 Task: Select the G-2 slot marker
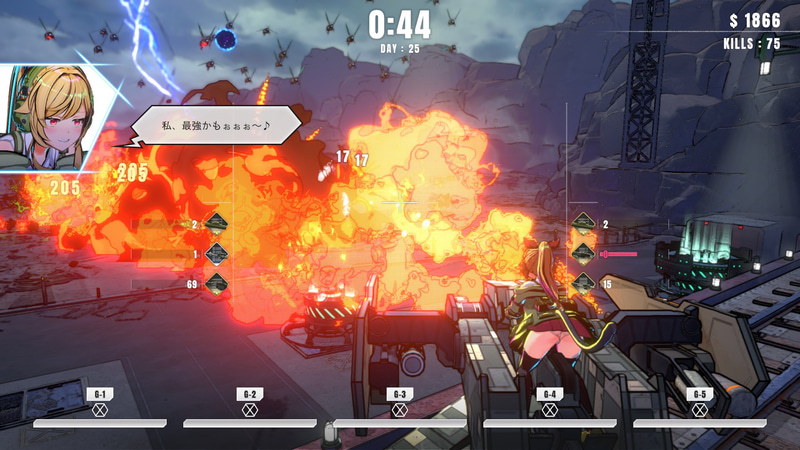coord(249,409)
